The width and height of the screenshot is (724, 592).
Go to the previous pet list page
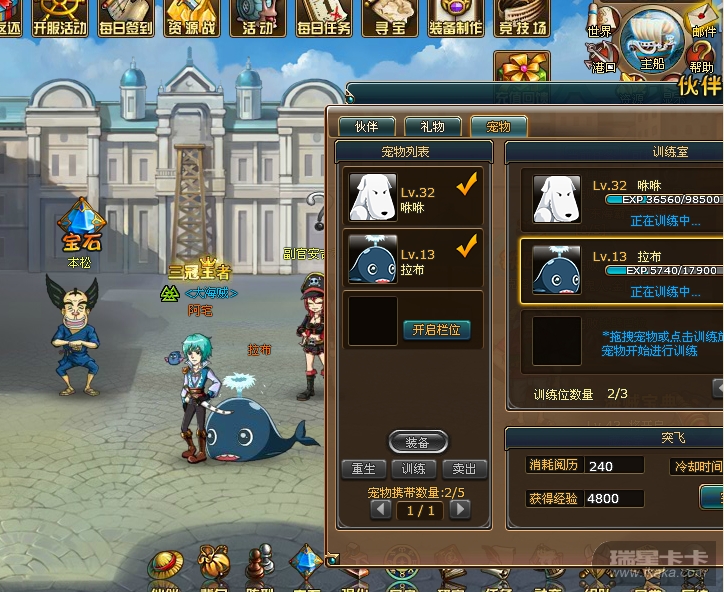(x=381, y=509)
